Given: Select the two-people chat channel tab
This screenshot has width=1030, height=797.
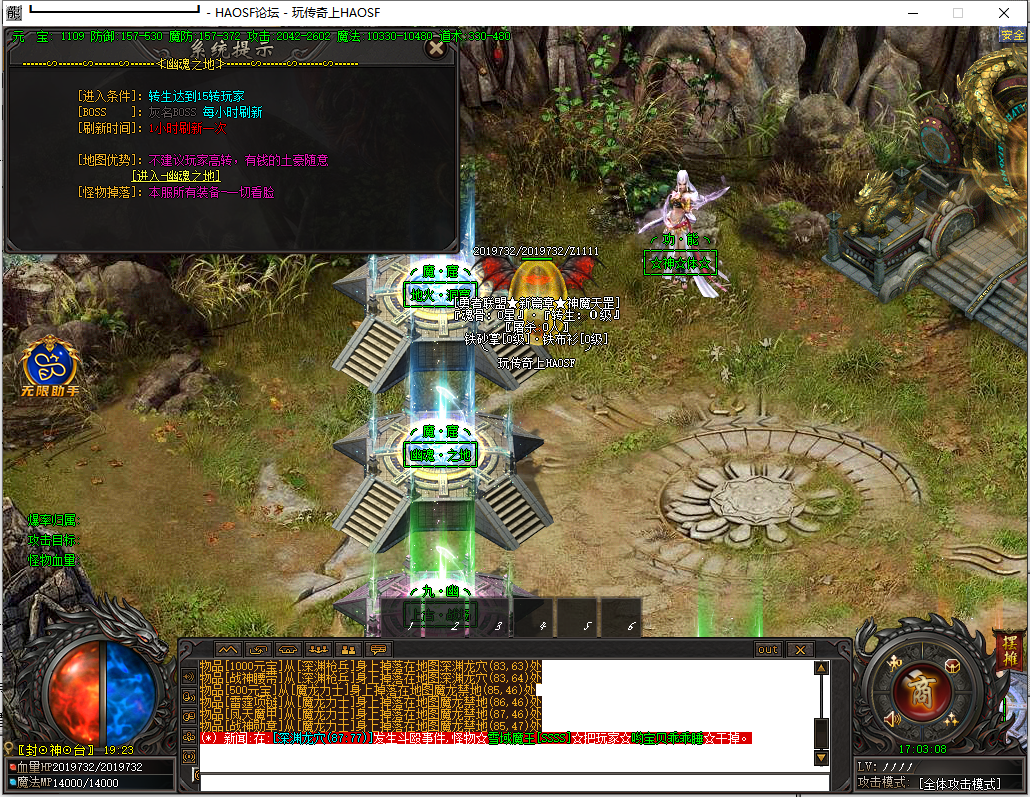Looking at the screenshot, I should click(349, 649).
